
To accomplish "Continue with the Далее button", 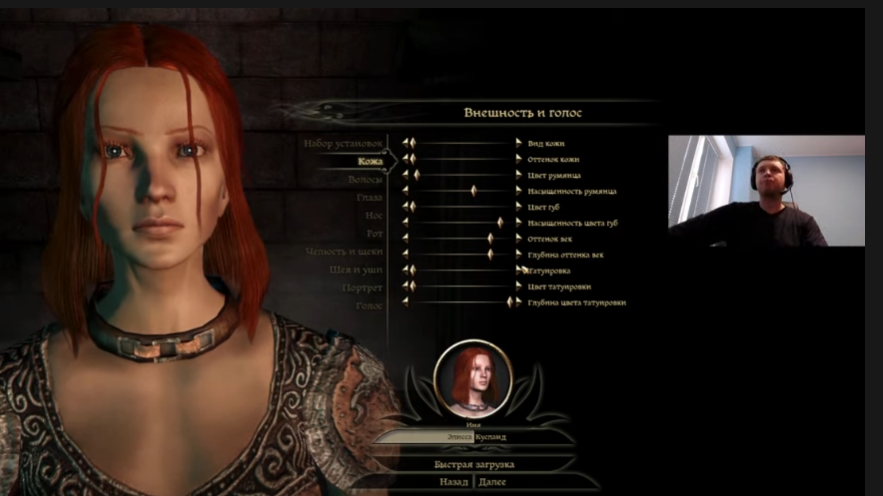I will [493, 482].
